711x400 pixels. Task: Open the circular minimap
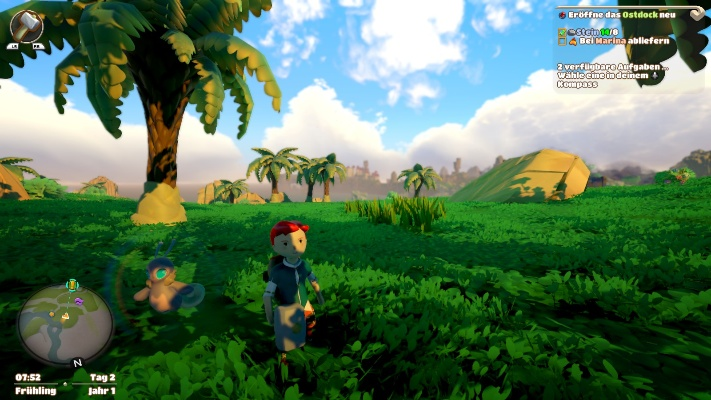(65, 325)
